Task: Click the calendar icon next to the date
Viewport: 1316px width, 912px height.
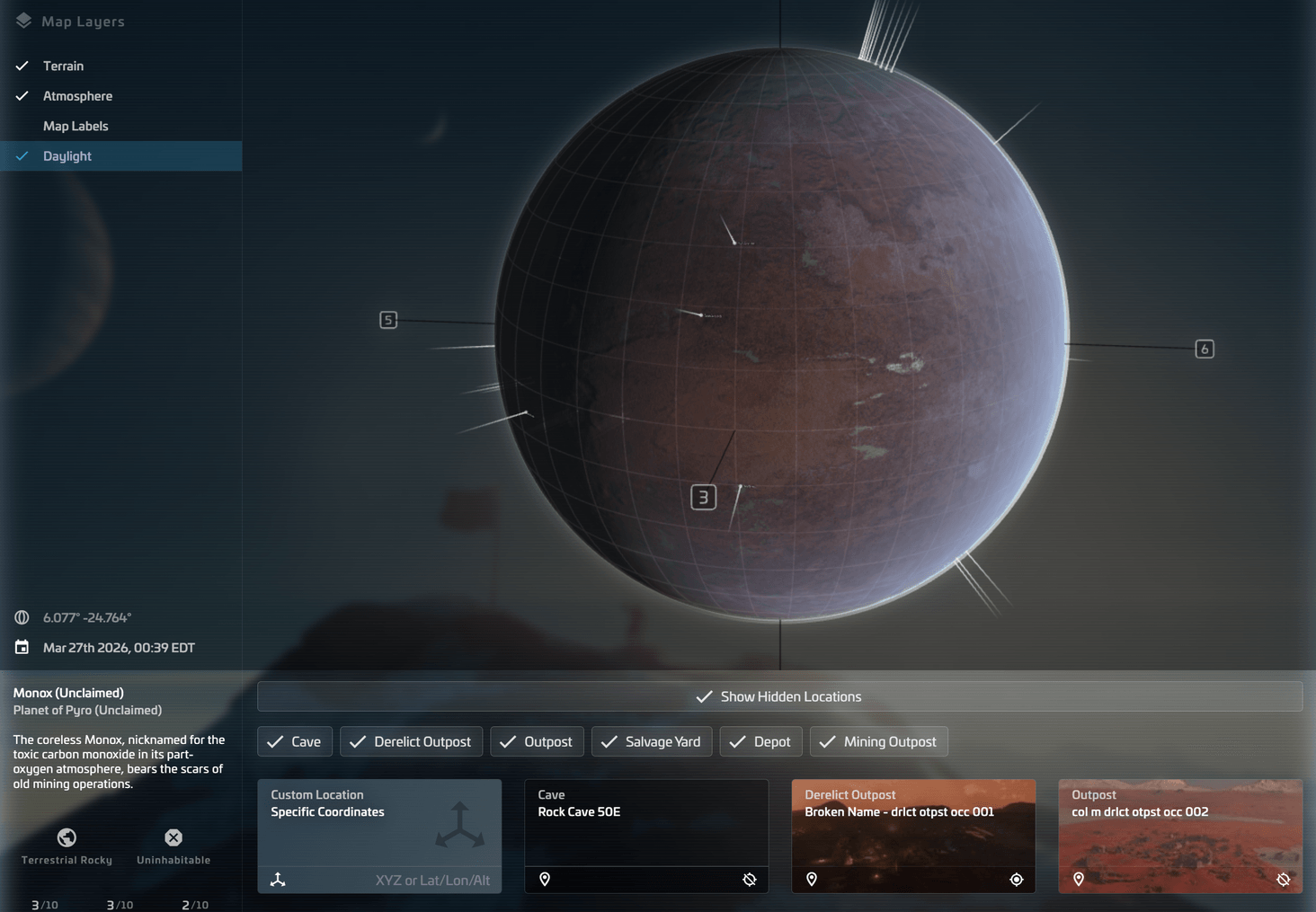Action: [22, 647]
